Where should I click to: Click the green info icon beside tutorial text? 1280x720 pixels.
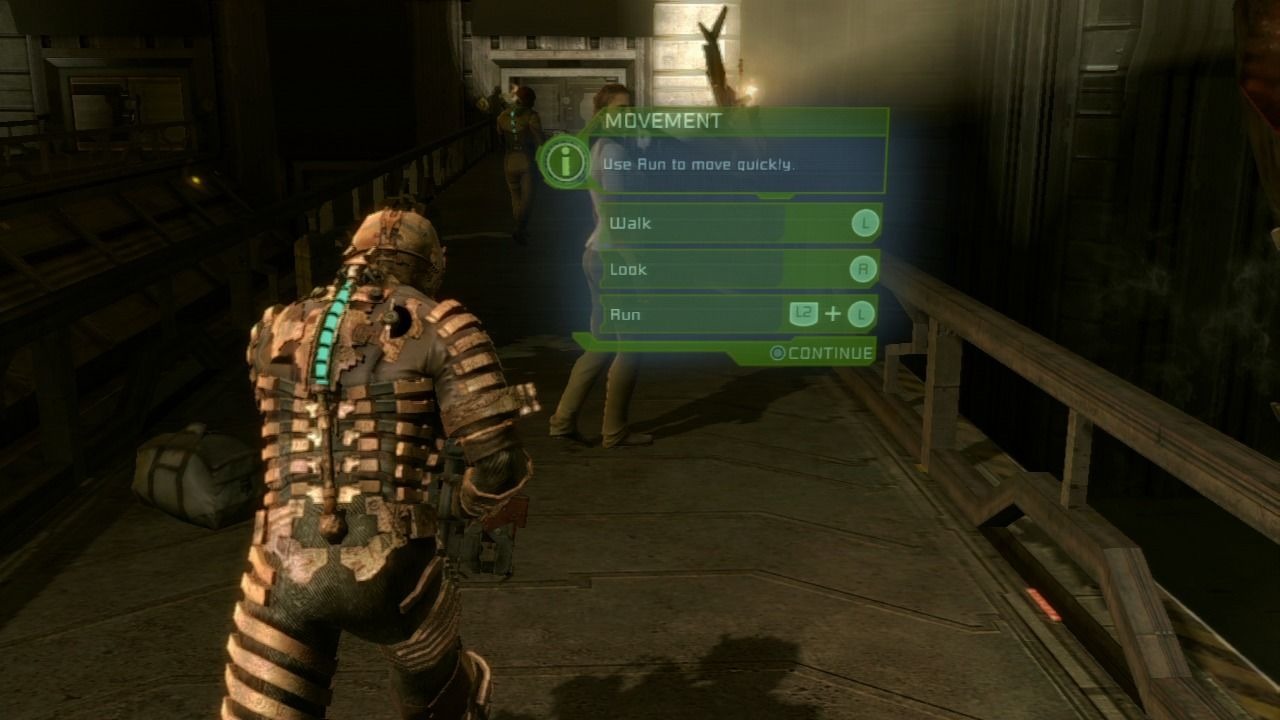pos(565,161)
